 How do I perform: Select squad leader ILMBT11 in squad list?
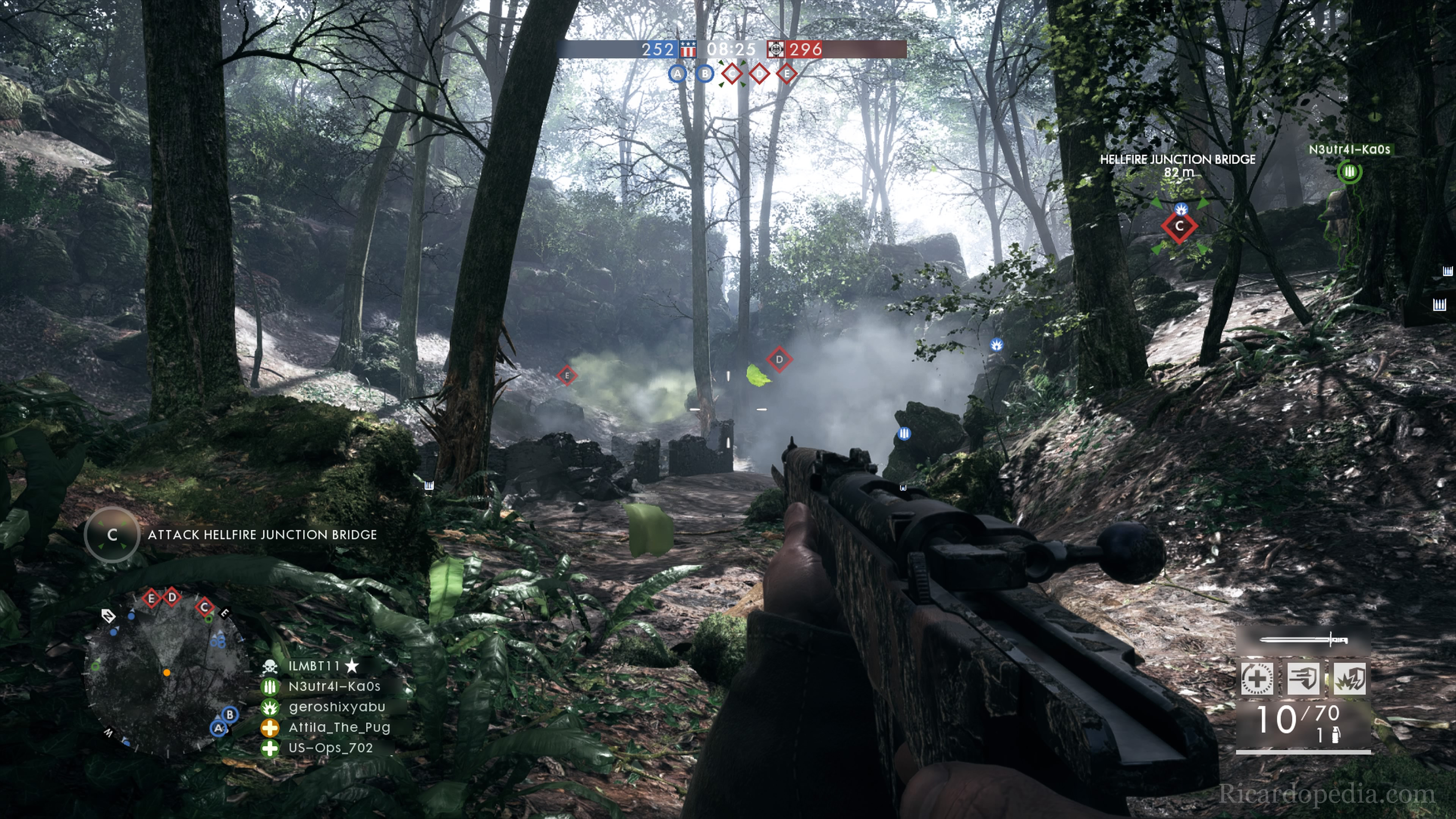(314, 666)
